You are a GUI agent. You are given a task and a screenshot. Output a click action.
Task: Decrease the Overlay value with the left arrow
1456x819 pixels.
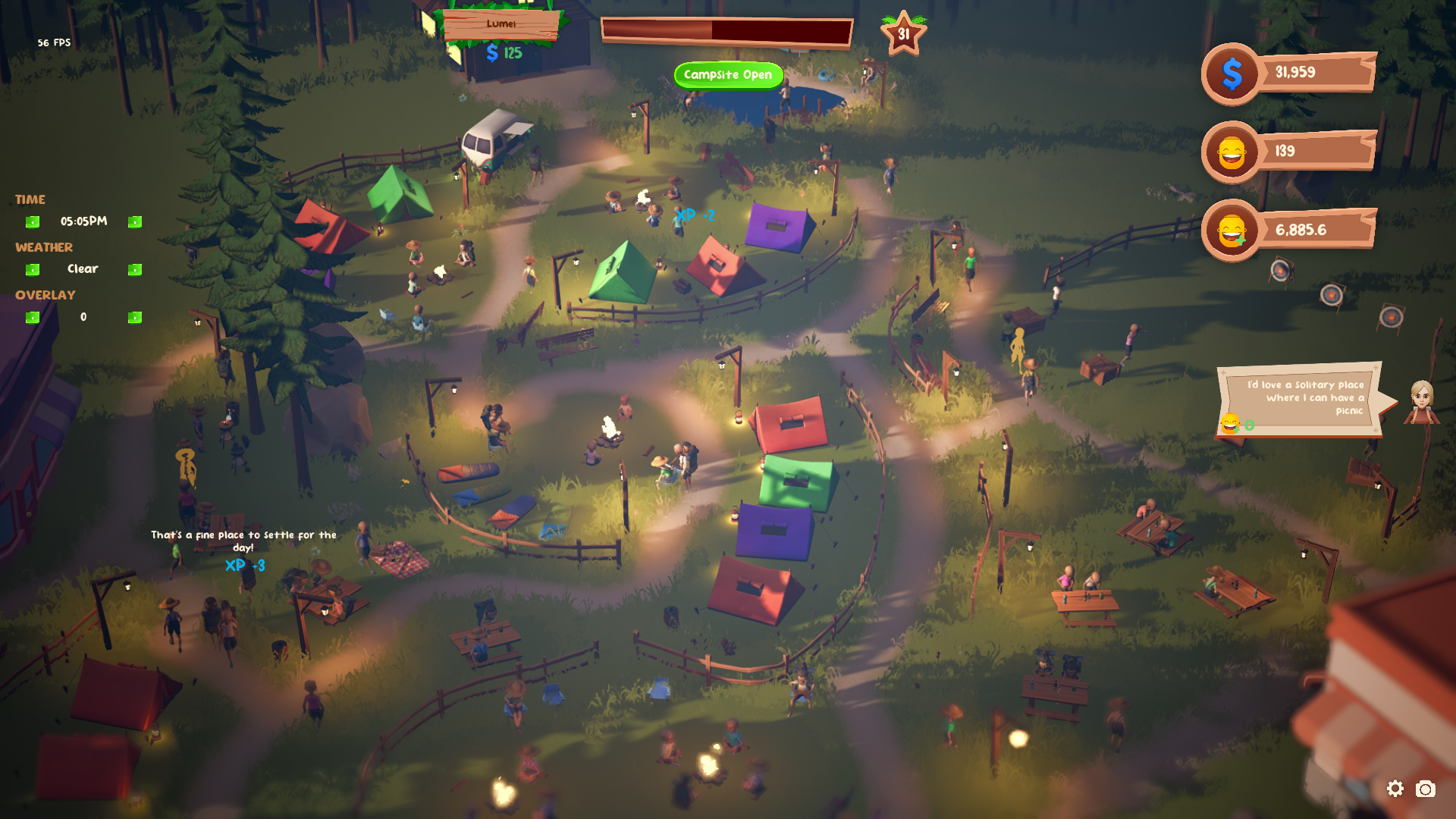tap(32, 317)
